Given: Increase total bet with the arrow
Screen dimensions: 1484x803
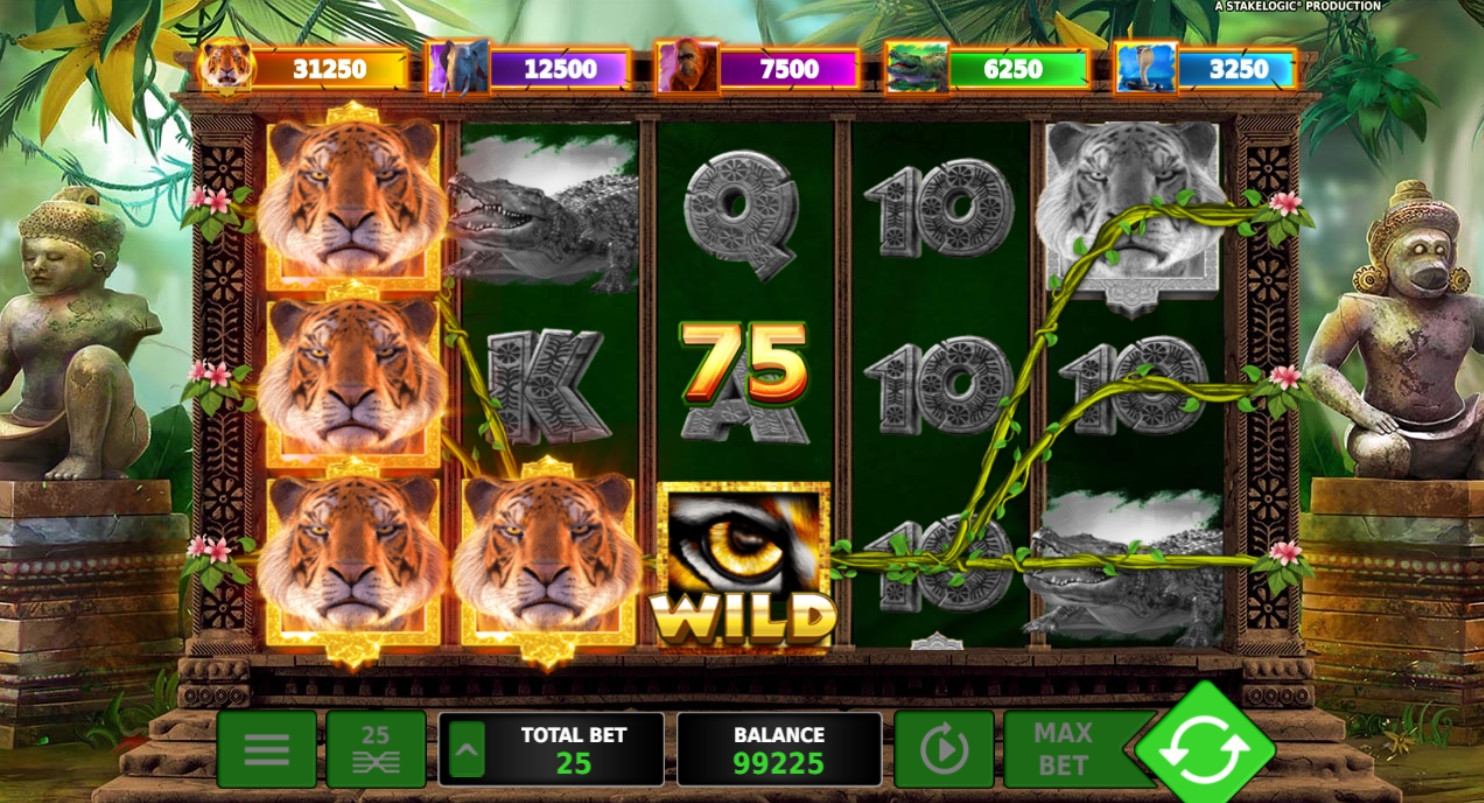Looking at the screenshot, I should [466, 749].
